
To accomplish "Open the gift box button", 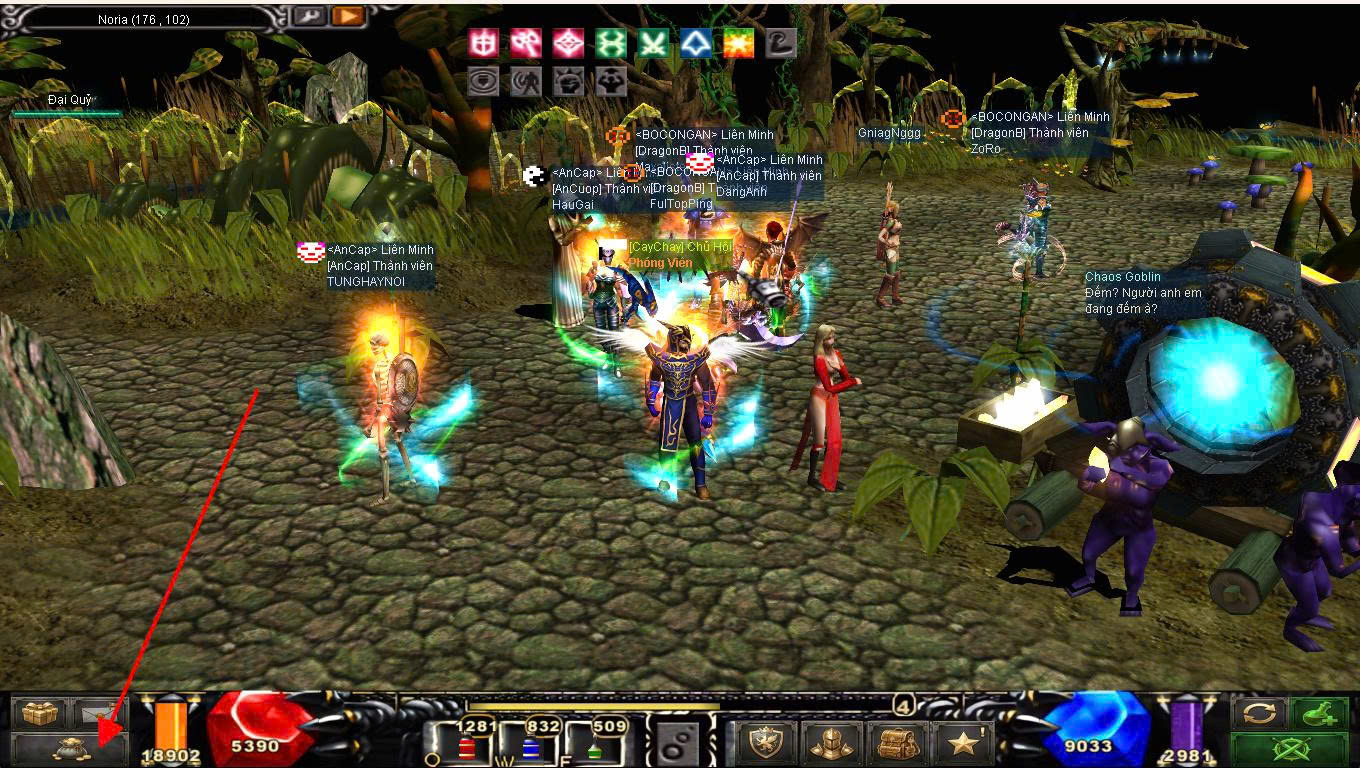I will [40, 713].
